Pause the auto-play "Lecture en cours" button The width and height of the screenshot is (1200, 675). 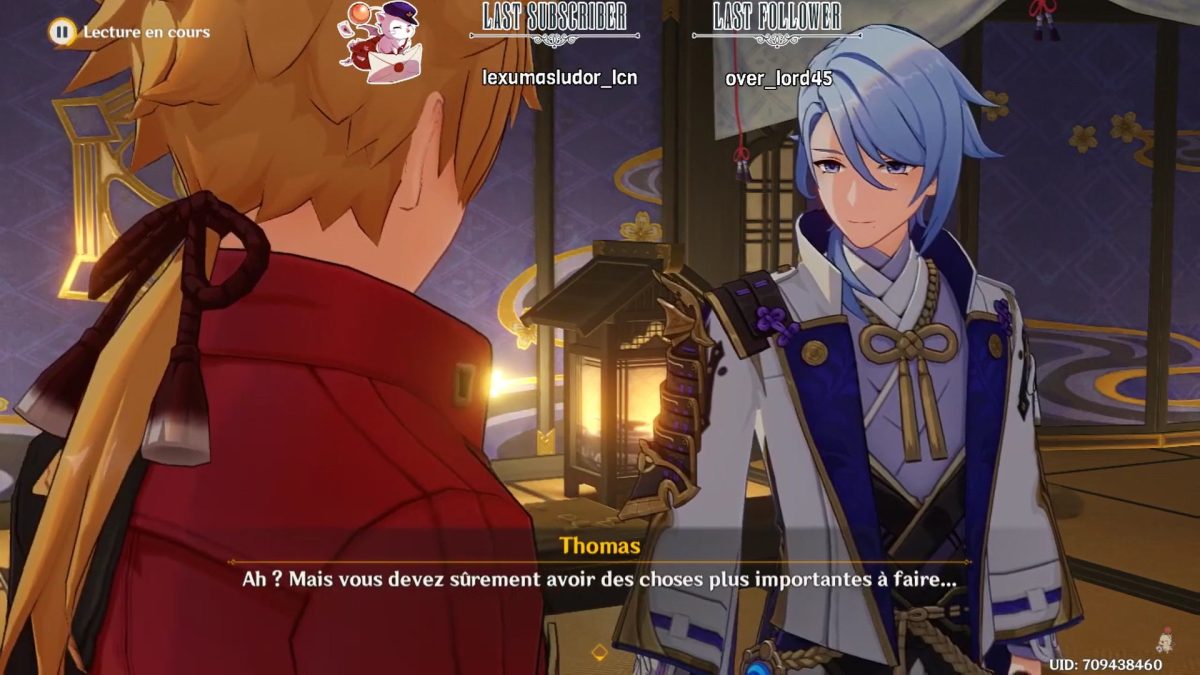pos(62,32)
